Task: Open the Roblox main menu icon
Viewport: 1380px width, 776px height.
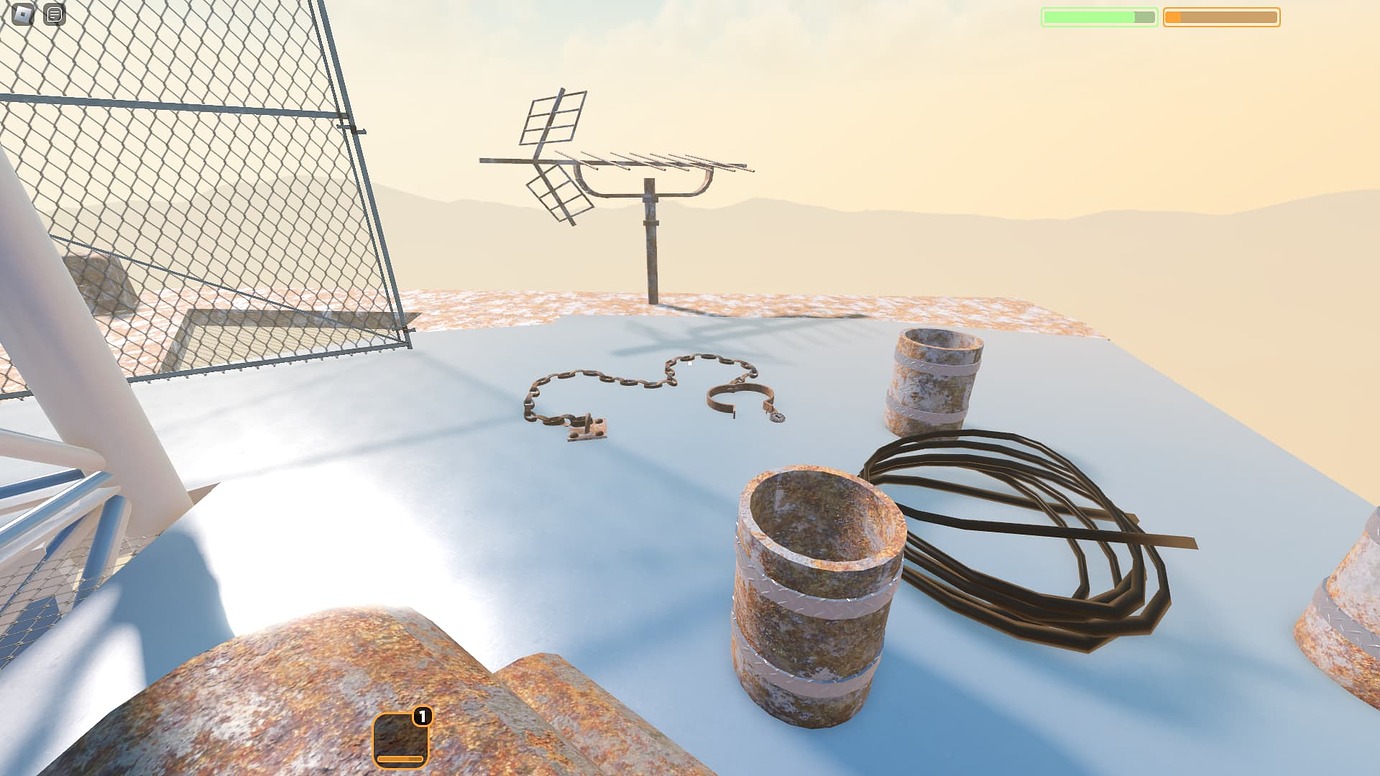Action: click(x=22, y=14)
